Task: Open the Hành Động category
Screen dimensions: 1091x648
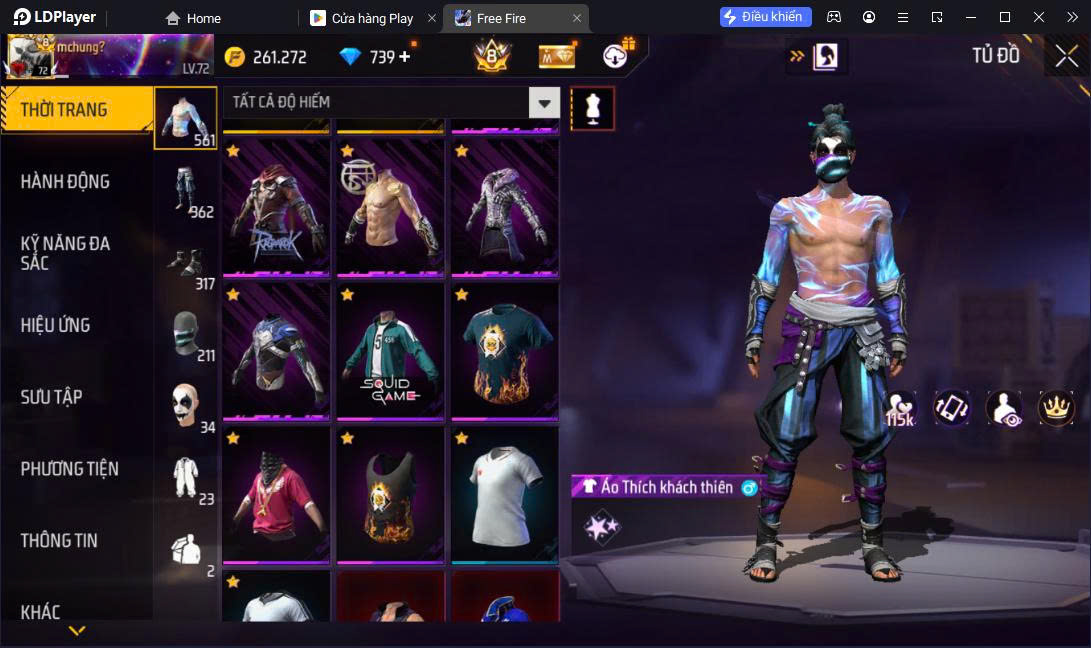Action: pyautogui.click(x=65, y=181)
